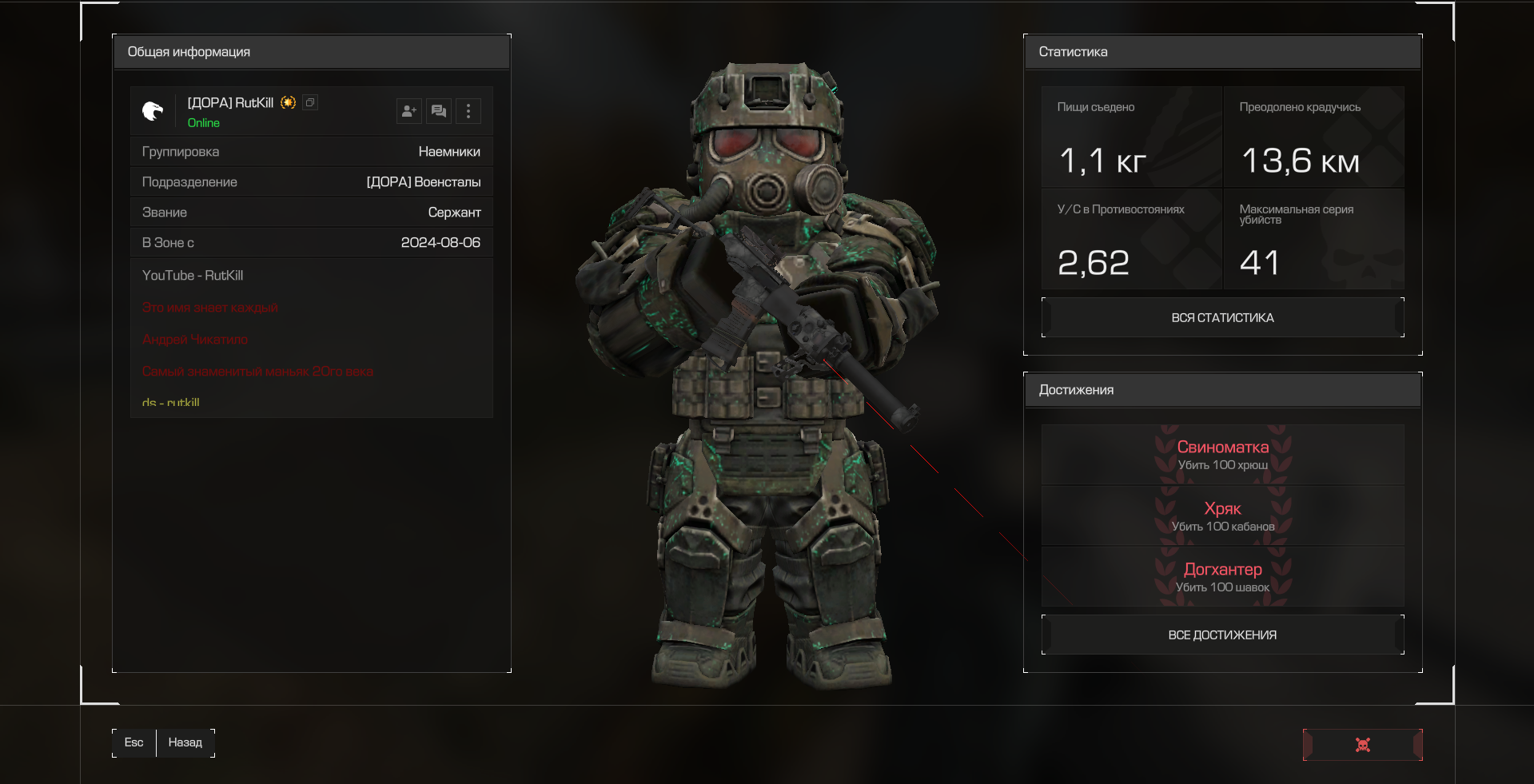Copy the player name RutKill
The height and width of the screenshot is (784, 1534).
[x=310, y=102]
